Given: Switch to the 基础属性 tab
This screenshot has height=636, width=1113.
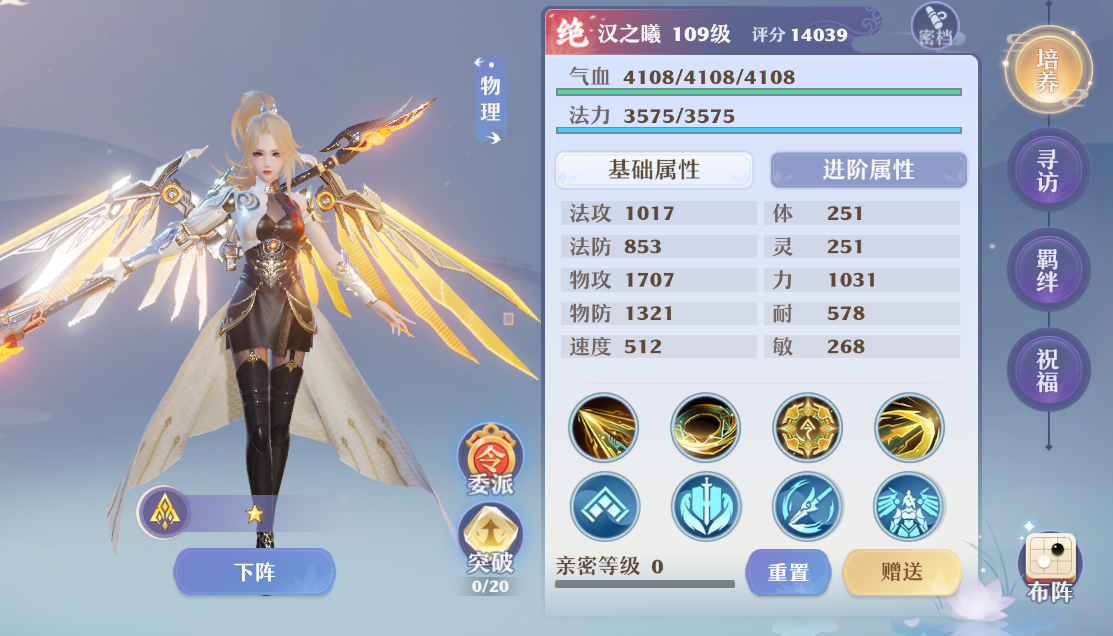Looking at the screenshot, I should point(654,170).
